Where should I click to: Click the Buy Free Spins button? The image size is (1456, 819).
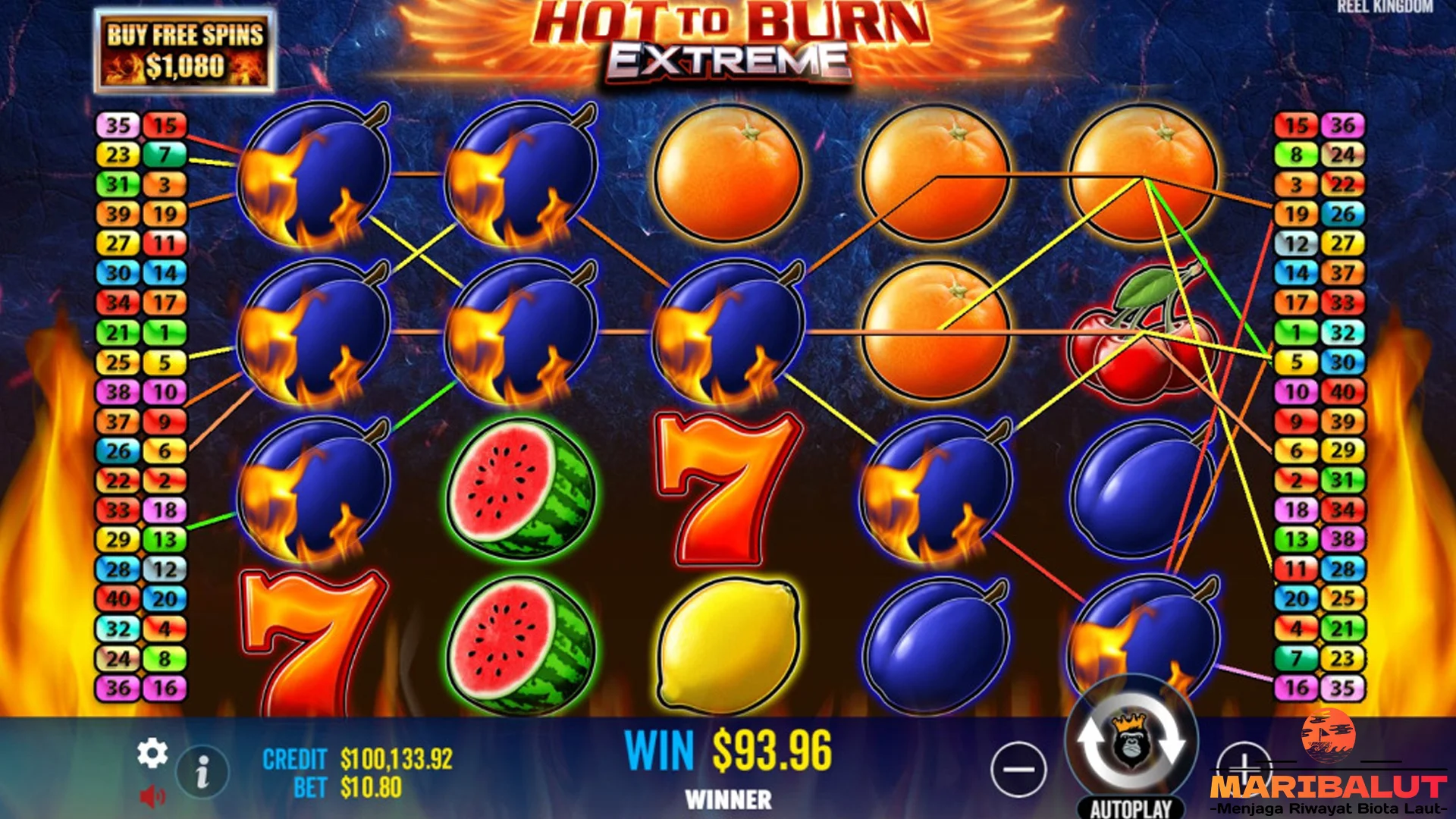[184, 48]
